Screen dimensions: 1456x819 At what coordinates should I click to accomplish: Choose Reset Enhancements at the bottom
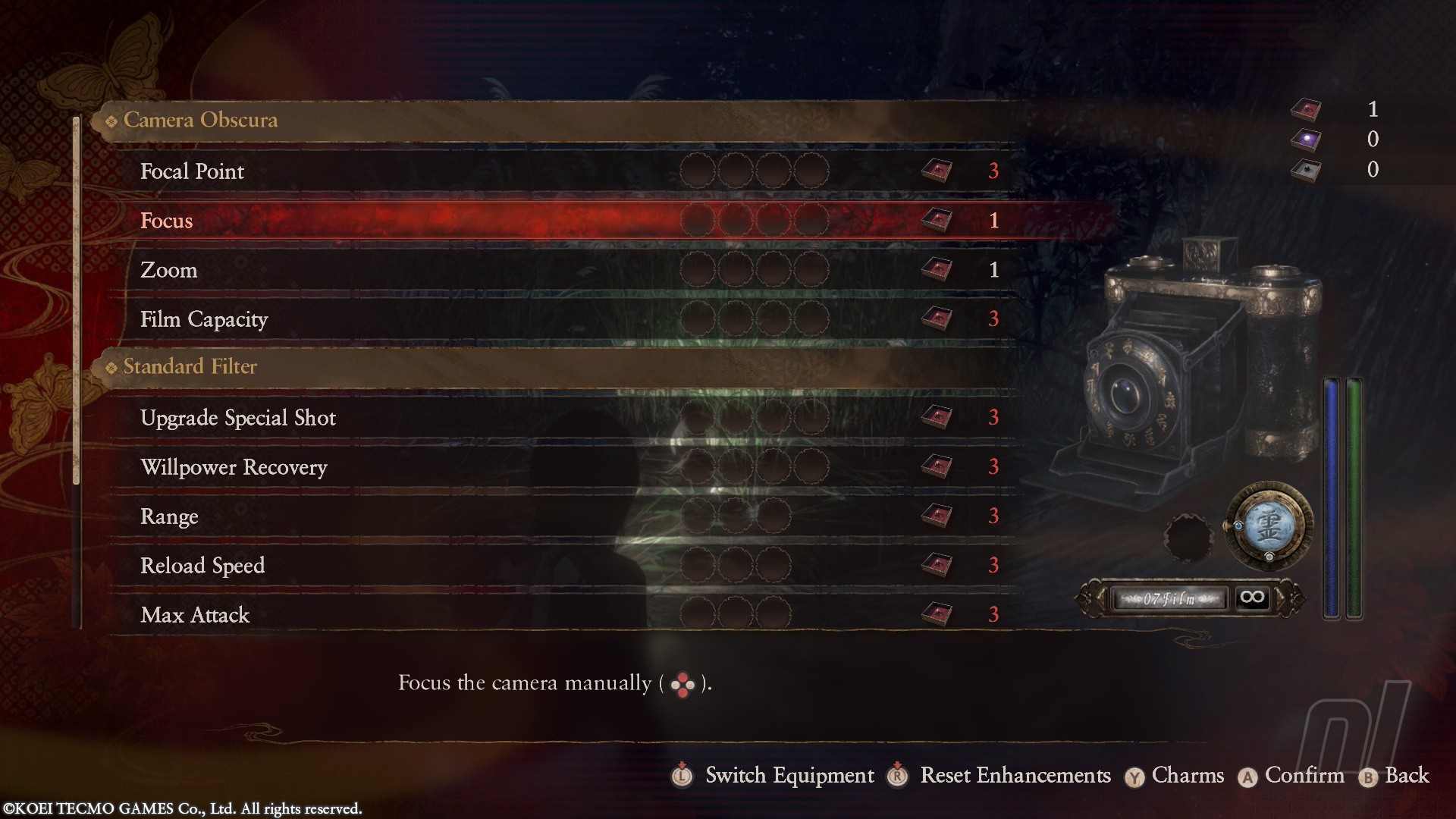[1015, 776]
